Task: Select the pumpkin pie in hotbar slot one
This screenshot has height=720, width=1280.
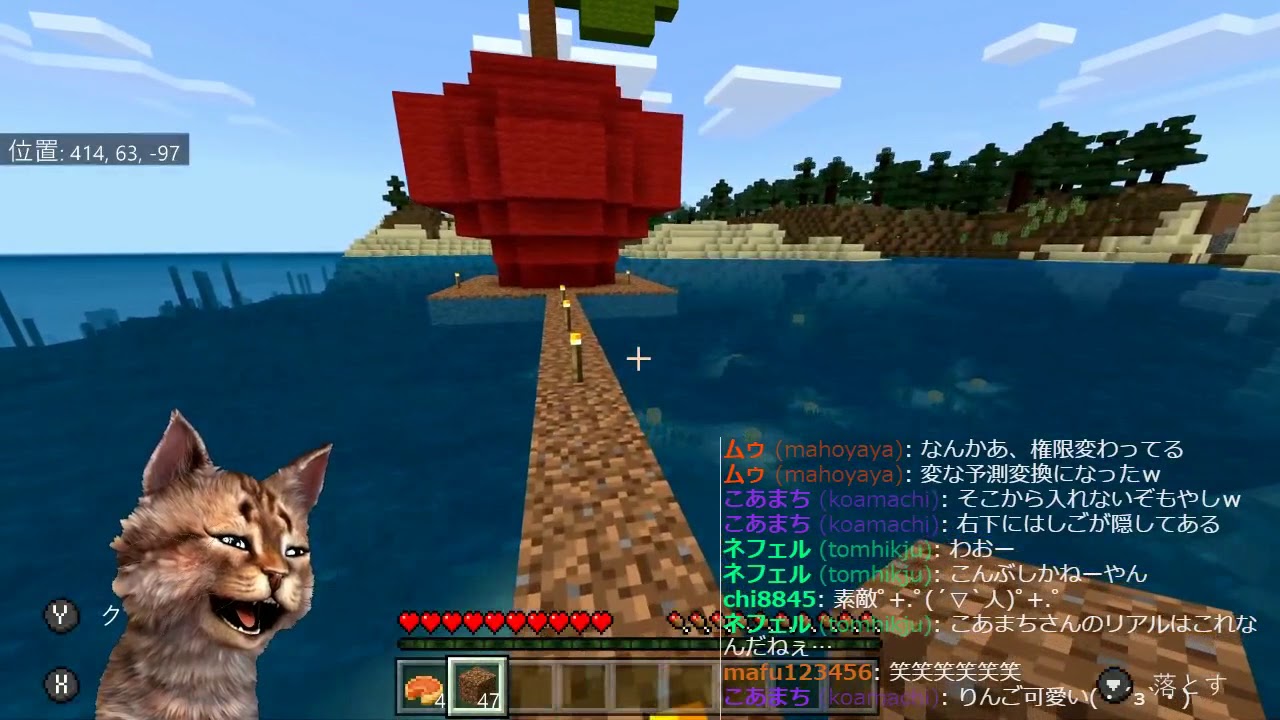Action: (x=420, y=686)
